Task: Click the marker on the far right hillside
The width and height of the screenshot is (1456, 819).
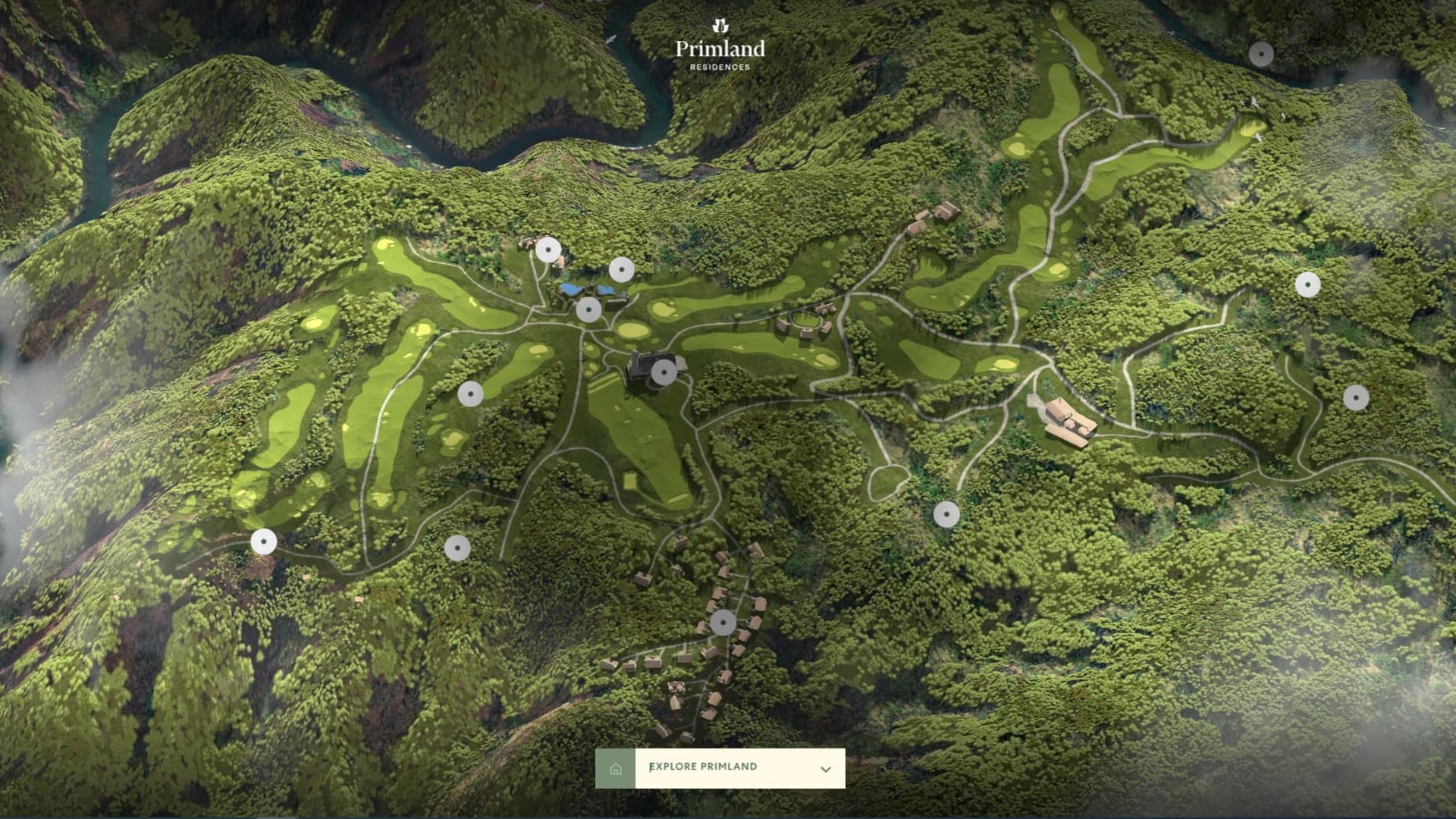Action: tap(1356, 397)
